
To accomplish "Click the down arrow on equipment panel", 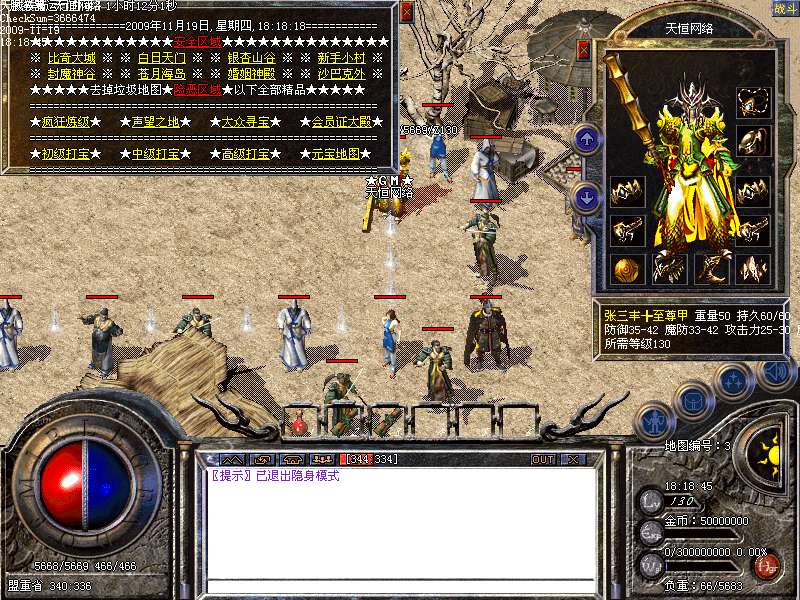I will (x=588, y=197).
